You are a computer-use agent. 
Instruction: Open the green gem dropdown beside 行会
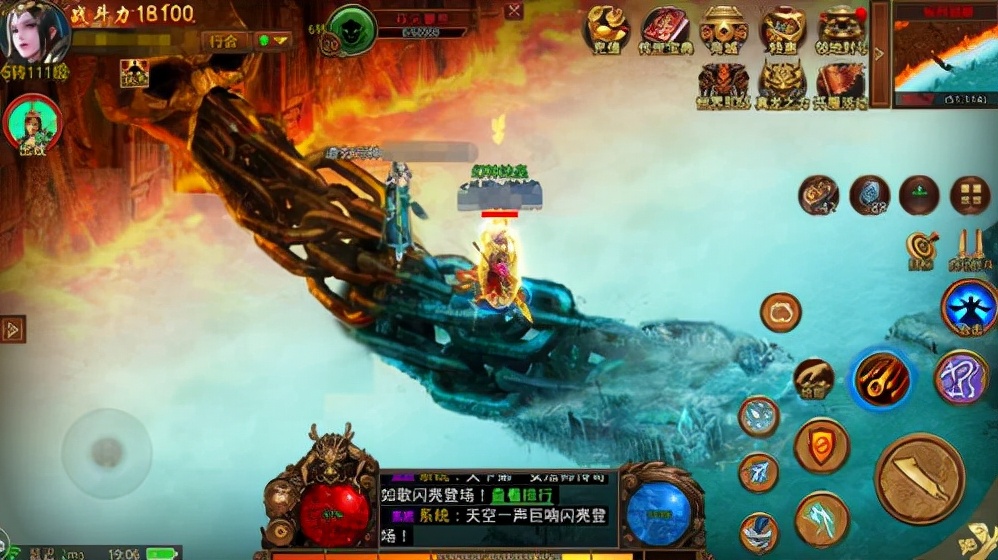coord(272,41)
